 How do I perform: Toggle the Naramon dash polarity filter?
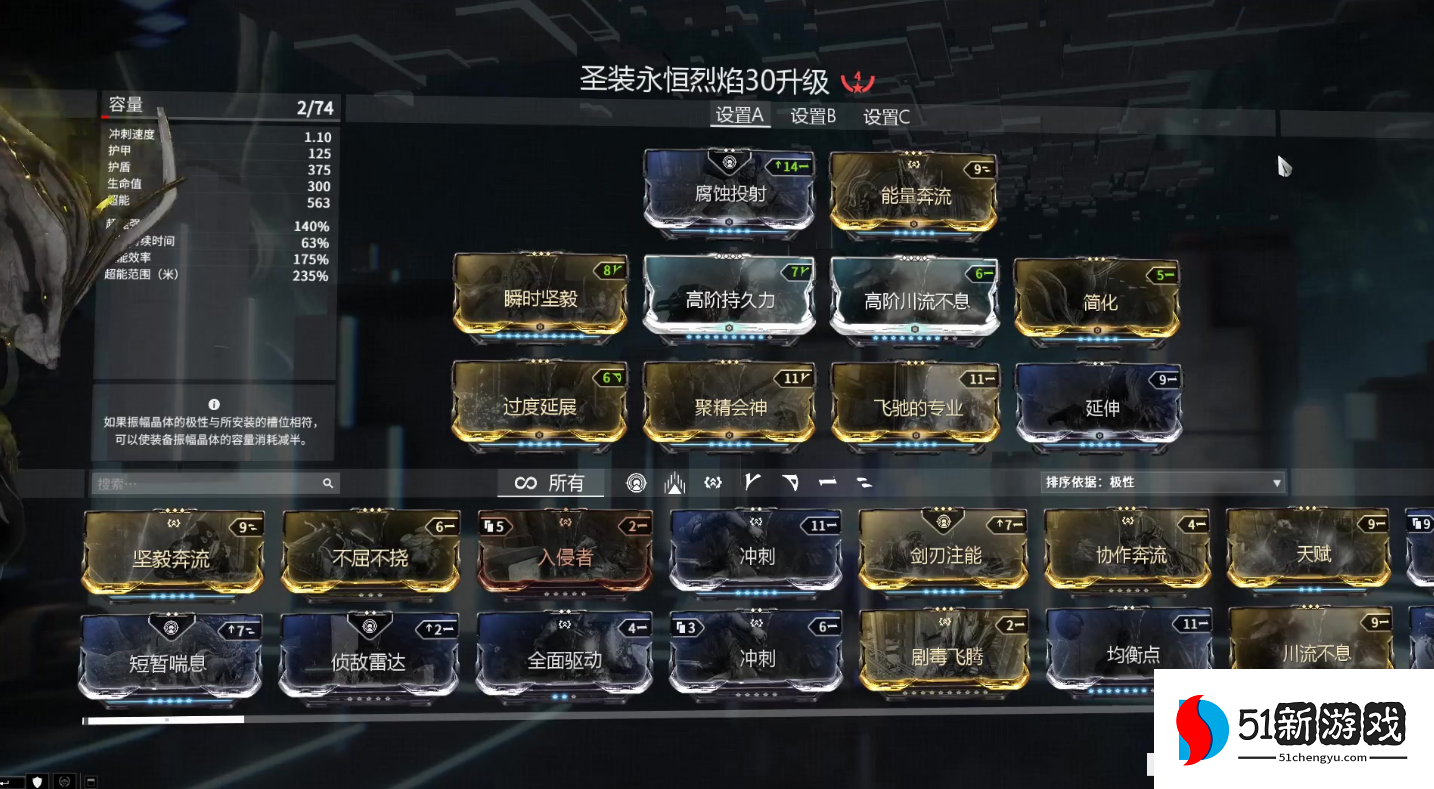coord(826,482)
